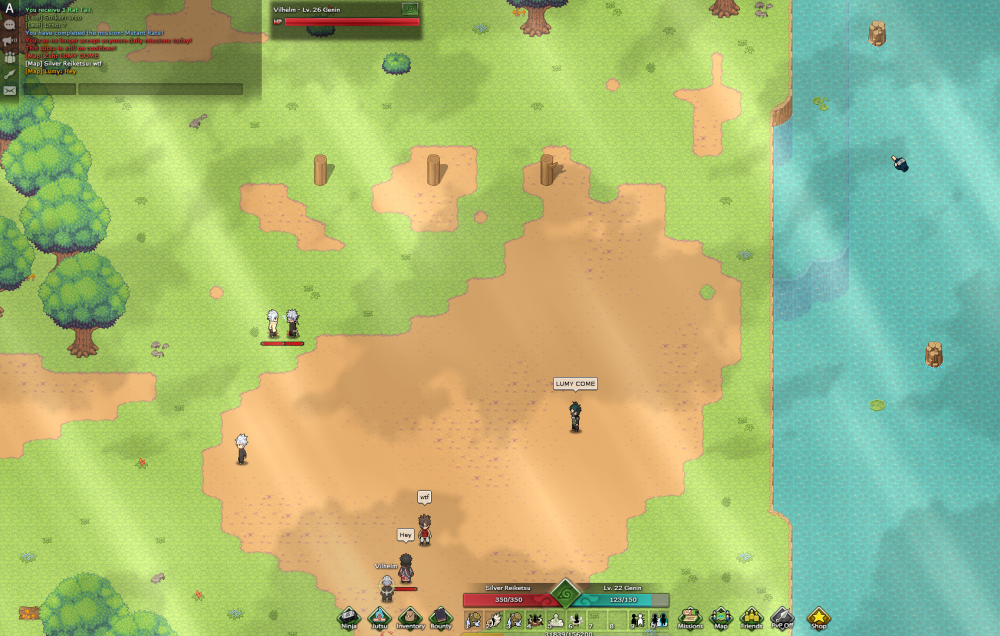Open the Shop with the star icon
The height and width of the screenshot is (636, 1000).
pyautogui.click(x=819, y=617)
